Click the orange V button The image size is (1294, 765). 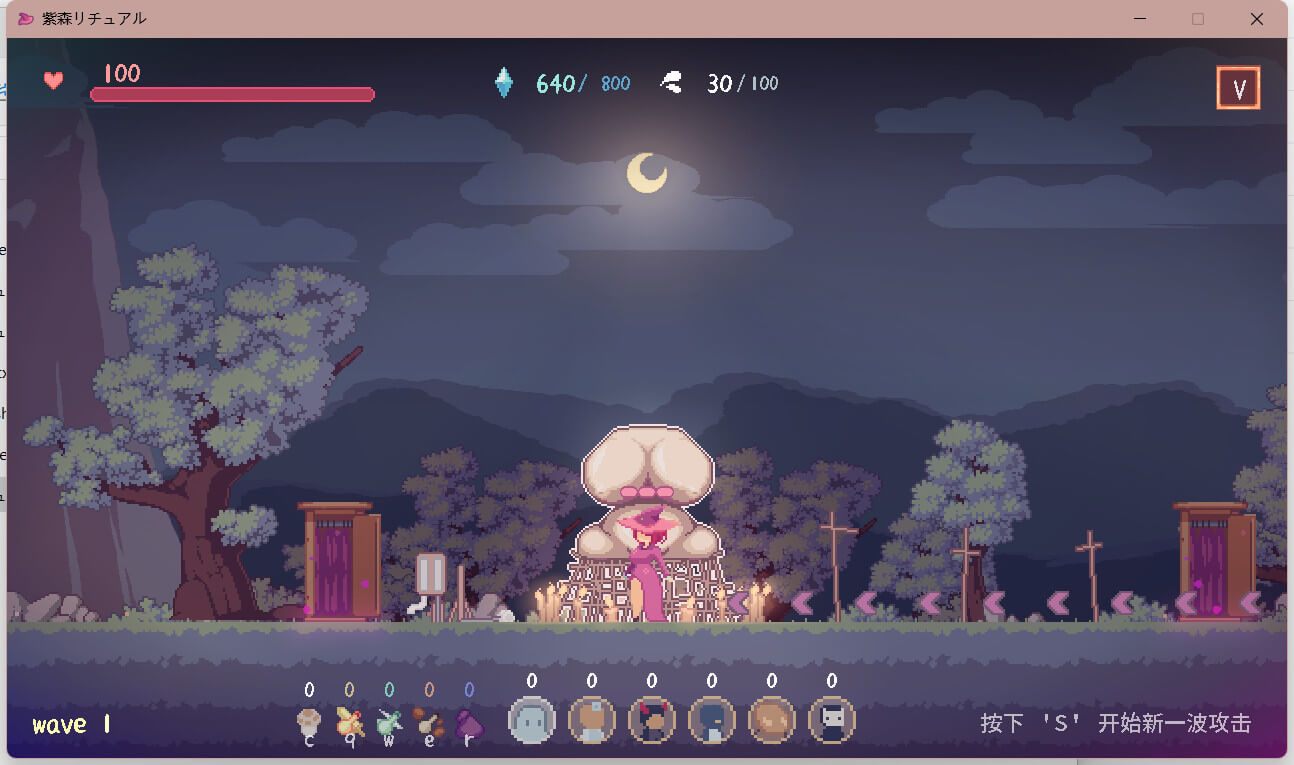(1238, 89)
